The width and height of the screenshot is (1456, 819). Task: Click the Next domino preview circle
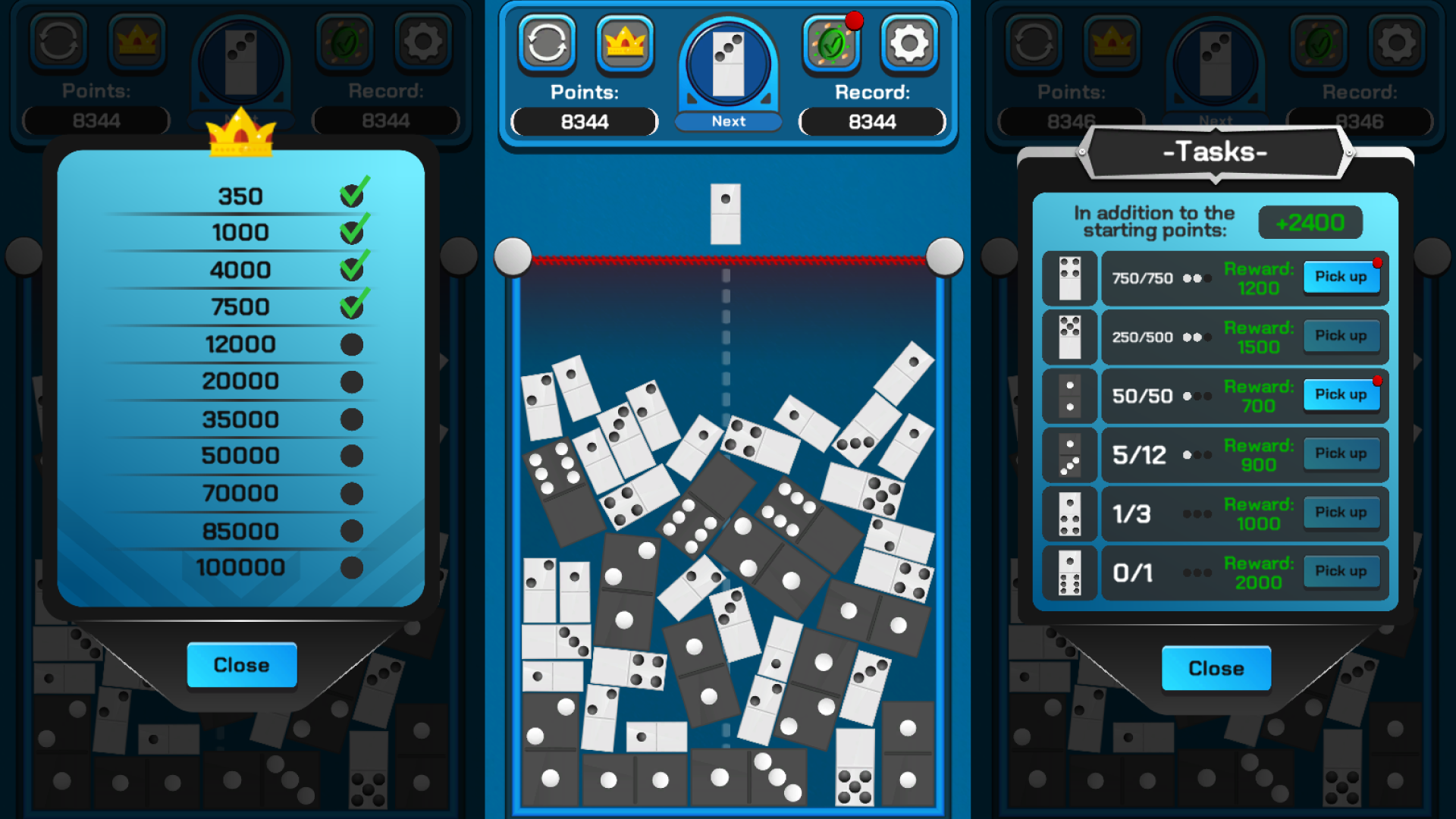pyautogui.click(x=727, y=64)
